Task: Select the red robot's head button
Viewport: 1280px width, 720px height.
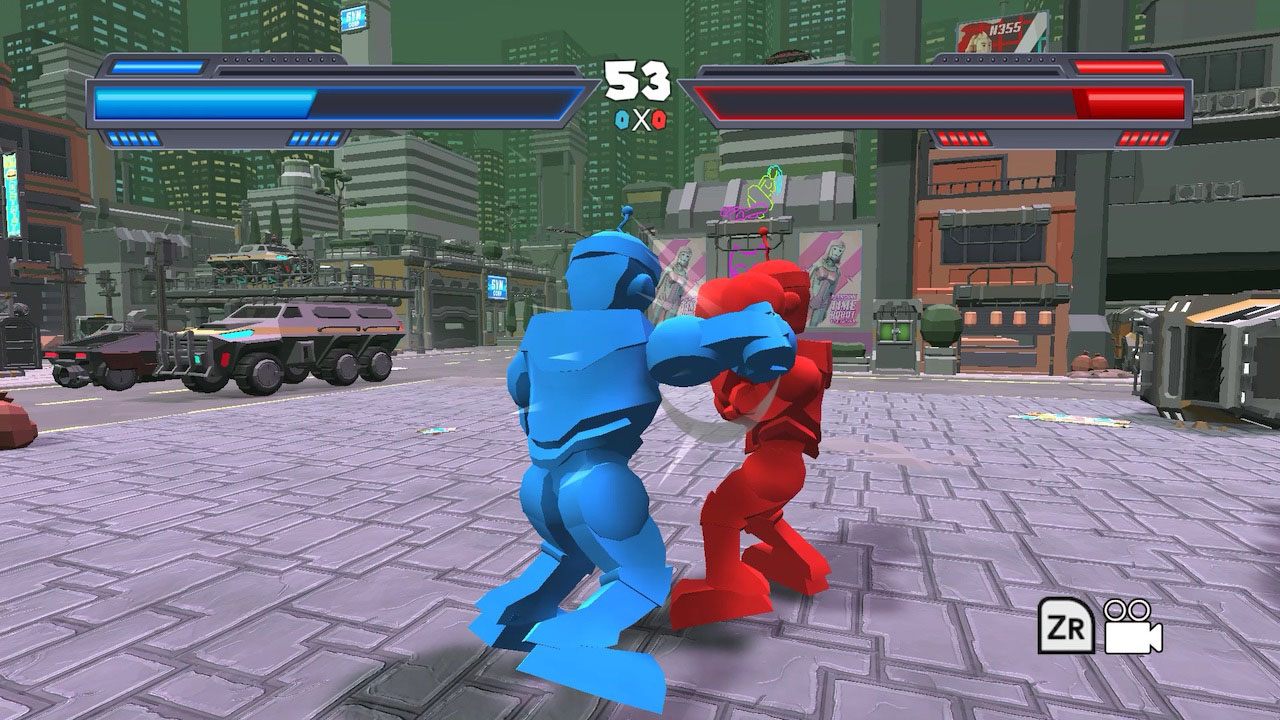Action: [762, 232]
